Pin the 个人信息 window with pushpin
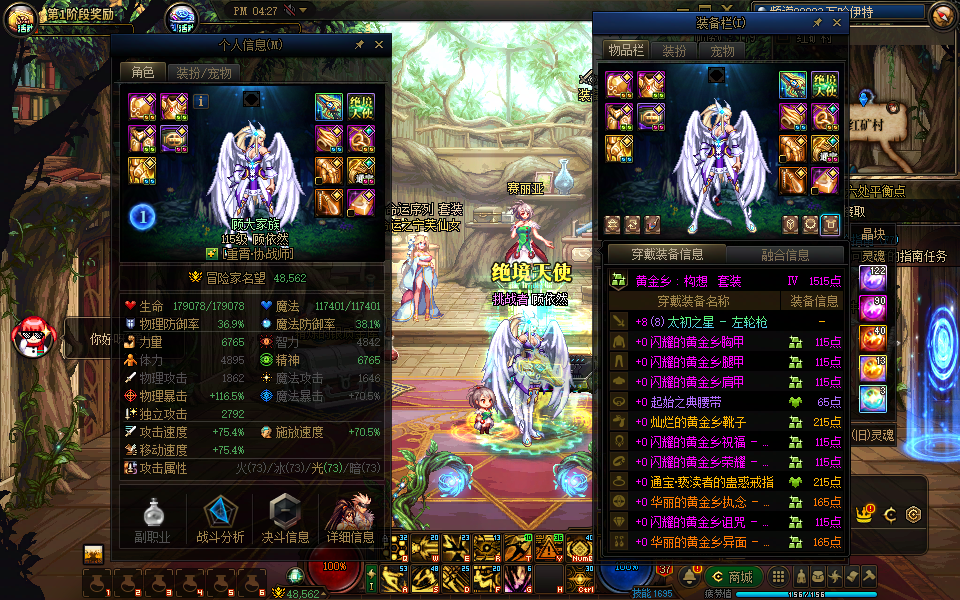This screenshot has width=960, height=600. tap(359, 45)
